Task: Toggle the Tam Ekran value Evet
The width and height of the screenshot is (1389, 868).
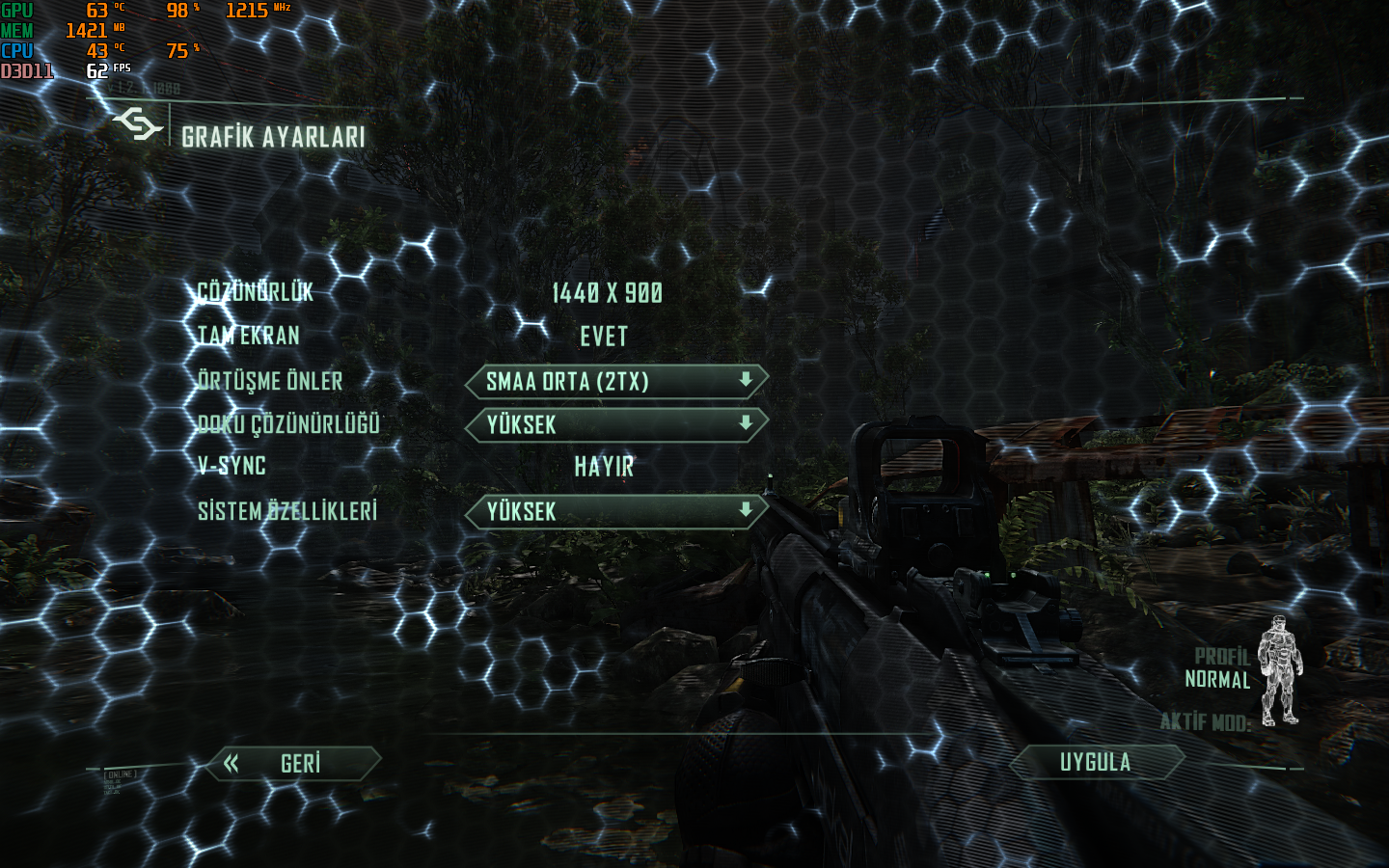Action: [x=604, y=337]
